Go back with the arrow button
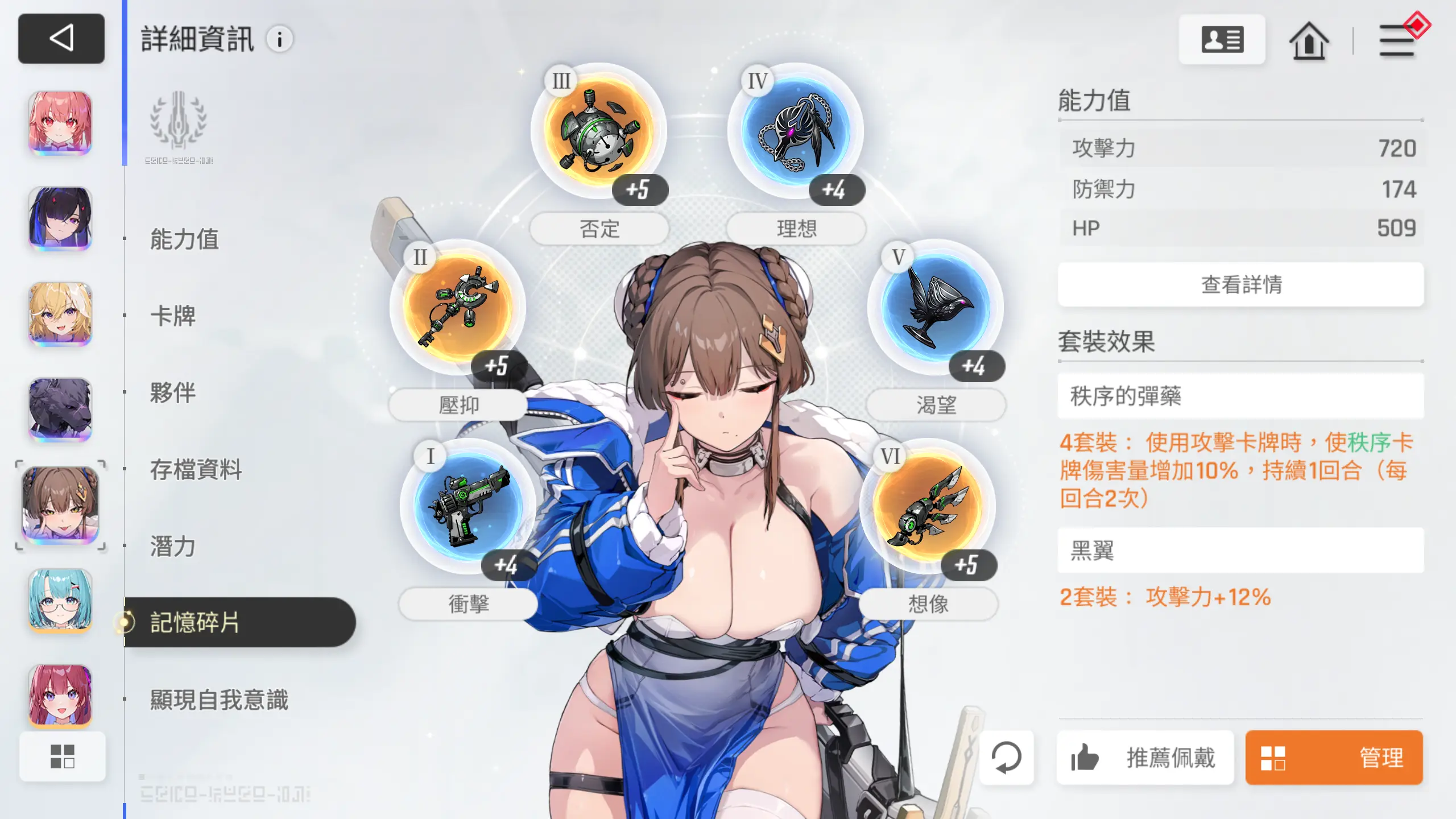Image resolution: width=1456 pixels, height=819 pixels. [x=61, y=39]
